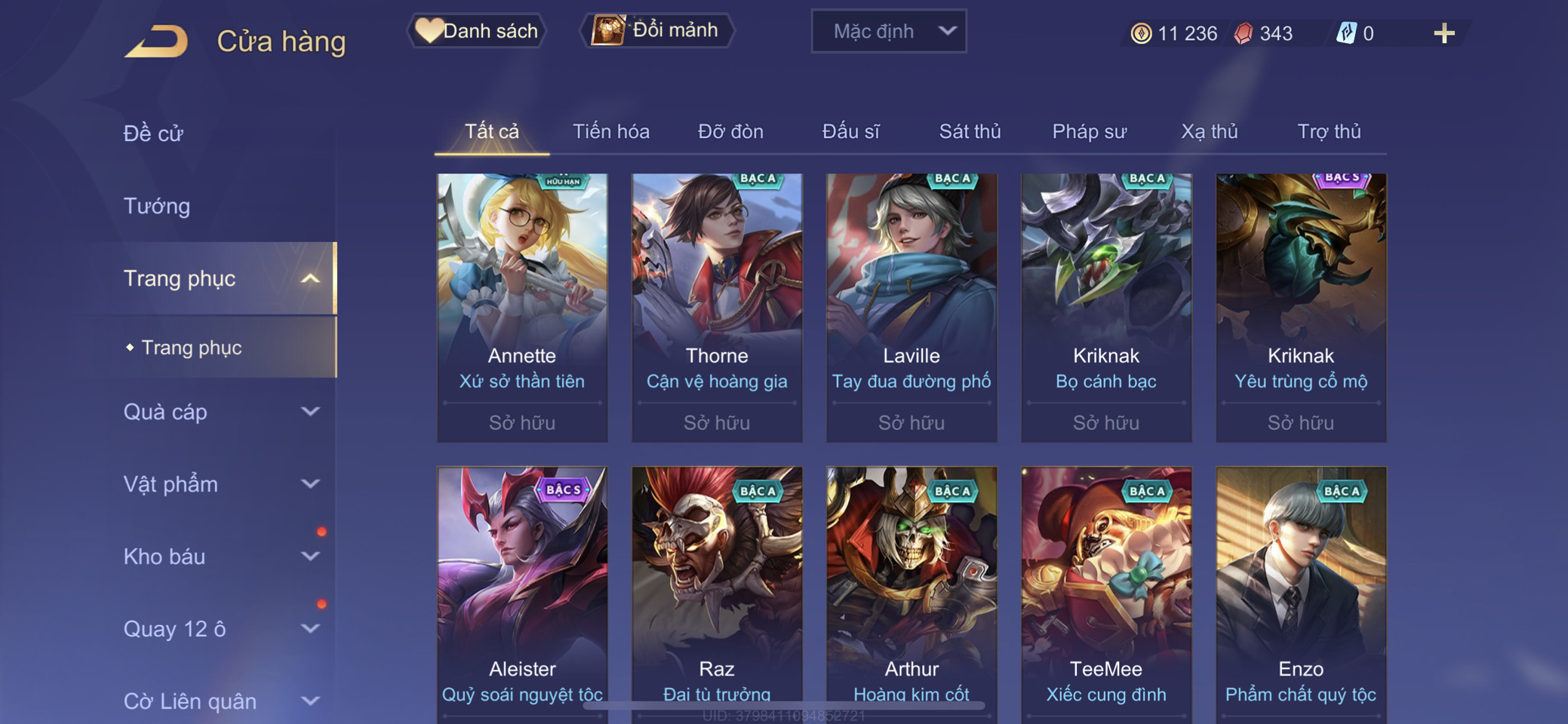
Task: Open the Tướng shop section
Action: 157,206
